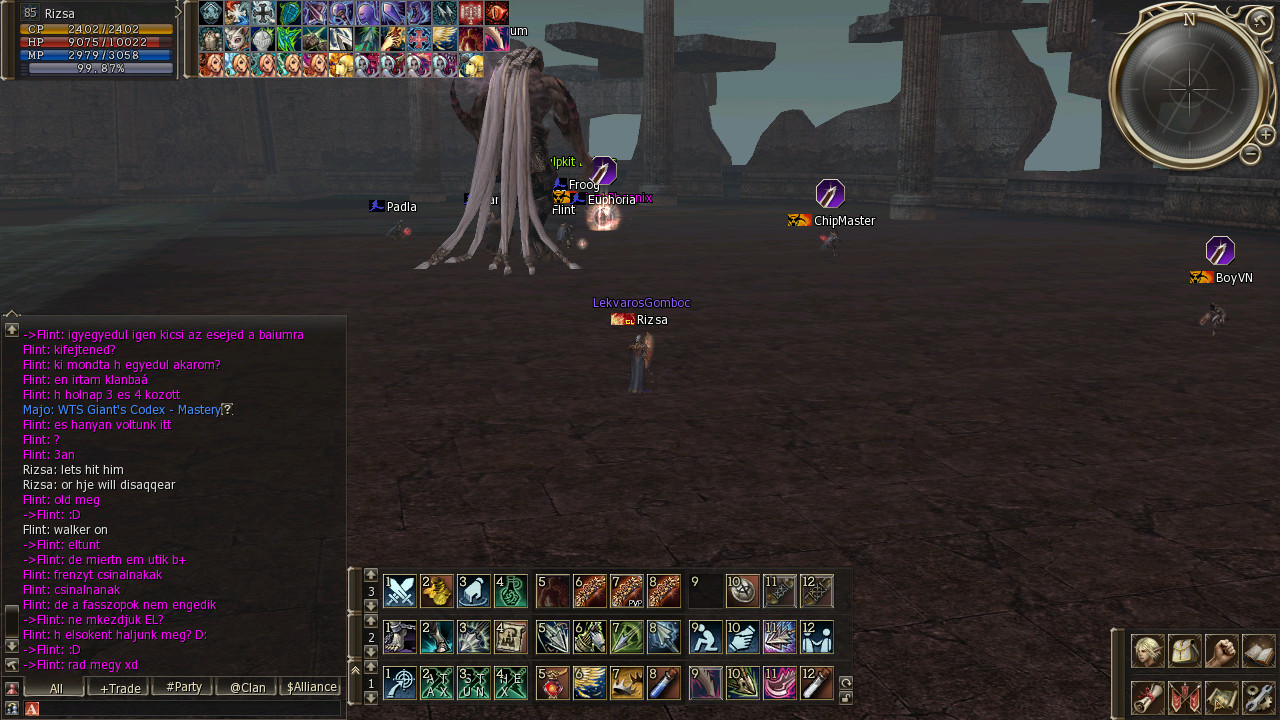
Task: Use the blue potion vial in hotbar
Action: [664, 683]
